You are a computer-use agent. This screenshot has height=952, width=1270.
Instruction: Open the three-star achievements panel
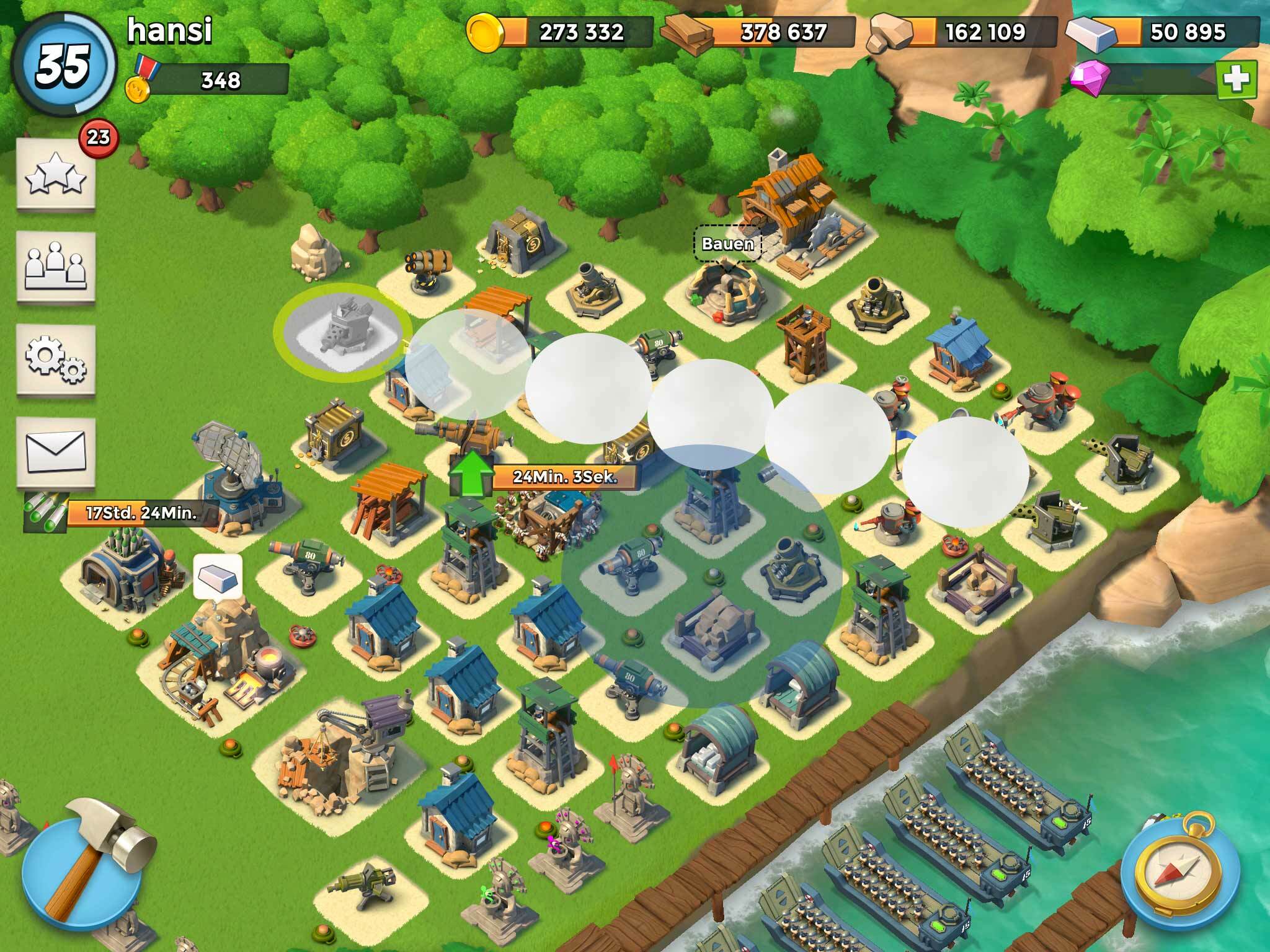pos(55,173)
